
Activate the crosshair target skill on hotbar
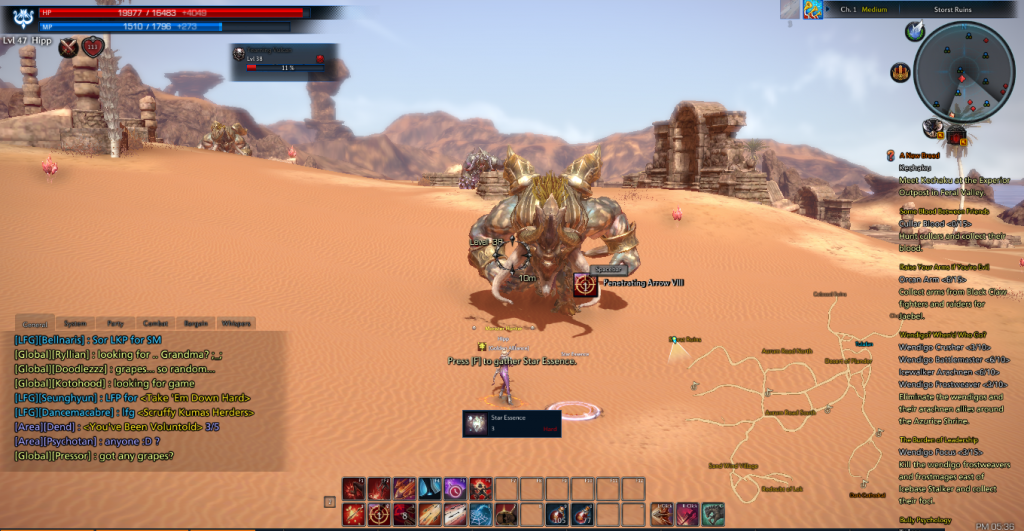click(x=380, y=514)
